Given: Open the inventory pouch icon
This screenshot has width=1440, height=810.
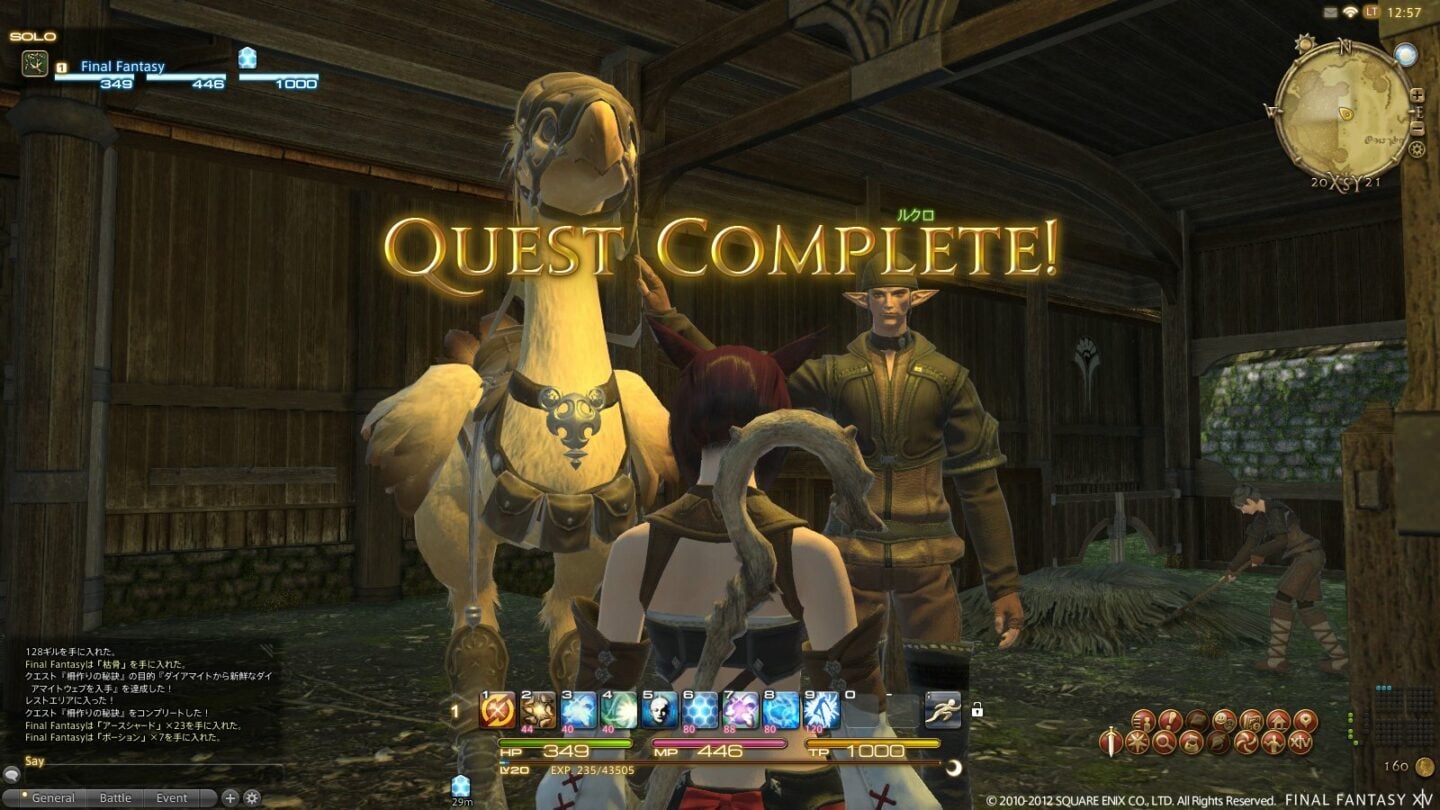Looking at the screenshot, I should [x=1192, y=742].
